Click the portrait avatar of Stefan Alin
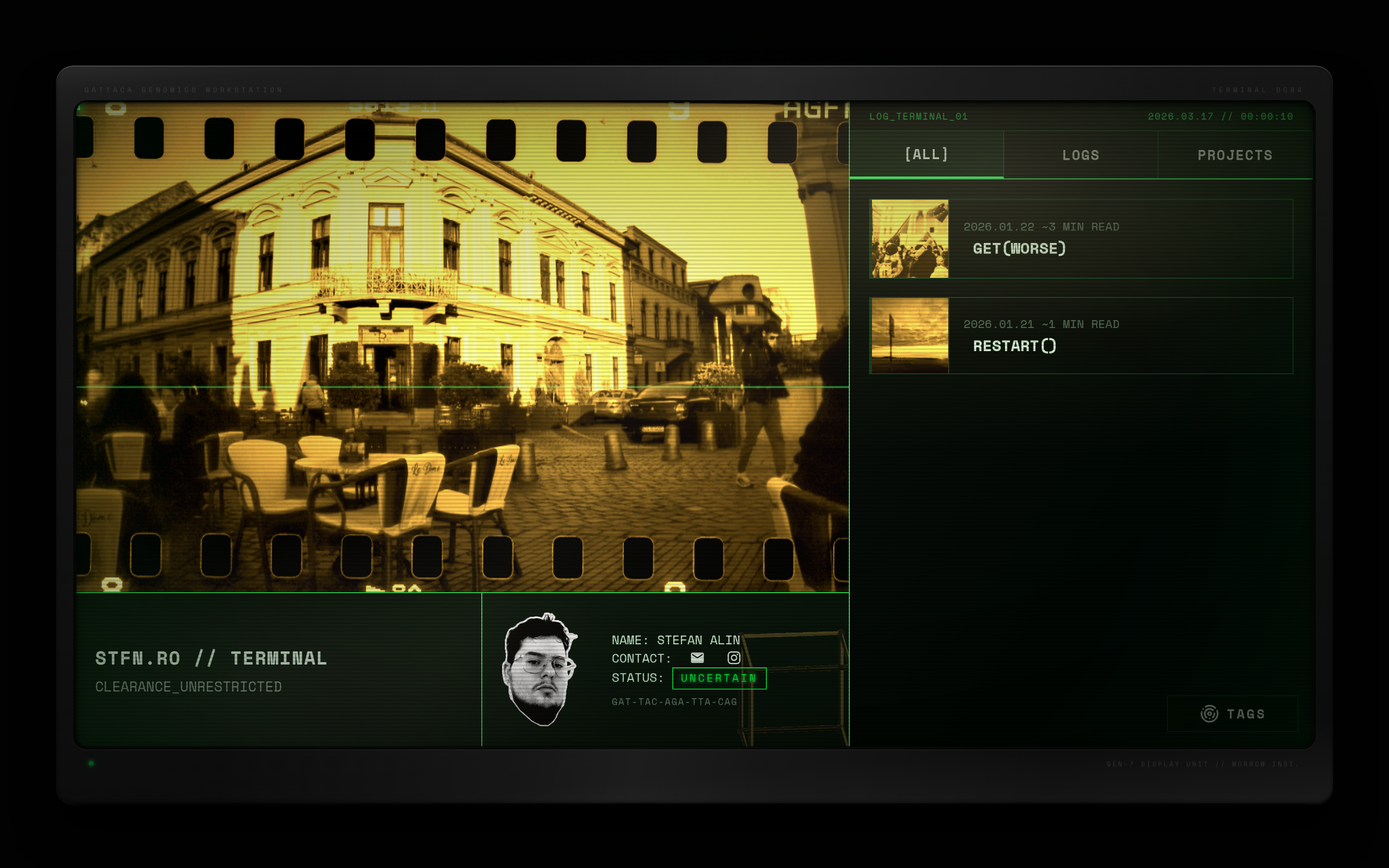 tap(540, 669)
